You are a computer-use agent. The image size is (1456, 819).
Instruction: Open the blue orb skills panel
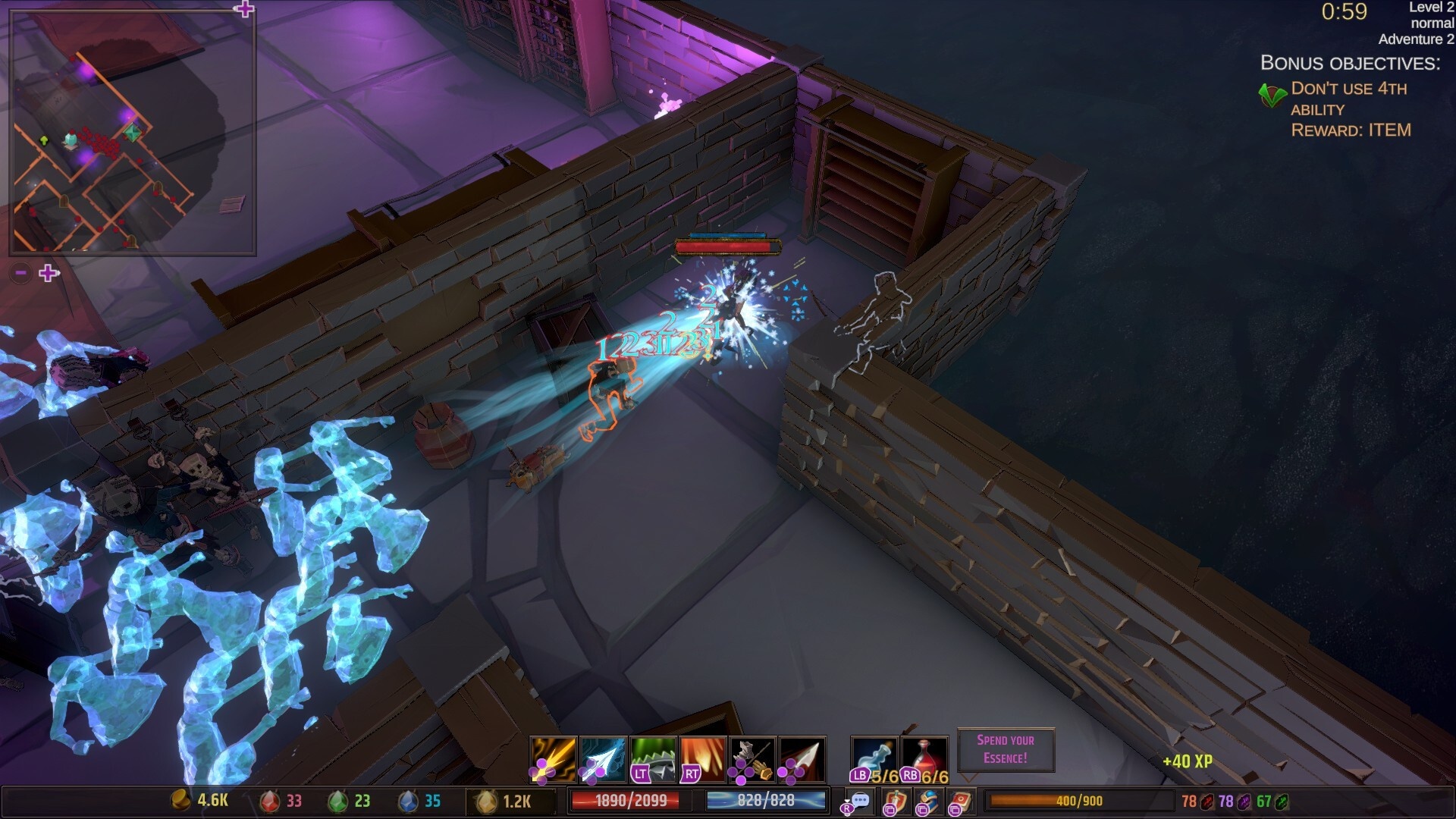point(927,802)
